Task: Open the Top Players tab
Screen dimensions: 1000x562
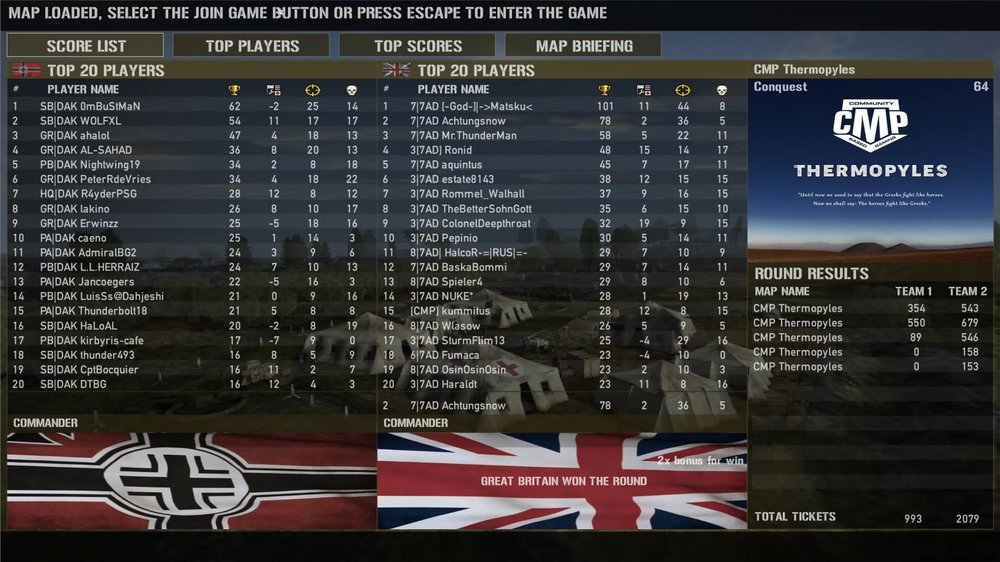Action: pyautogui.click(x=251, y=45)
